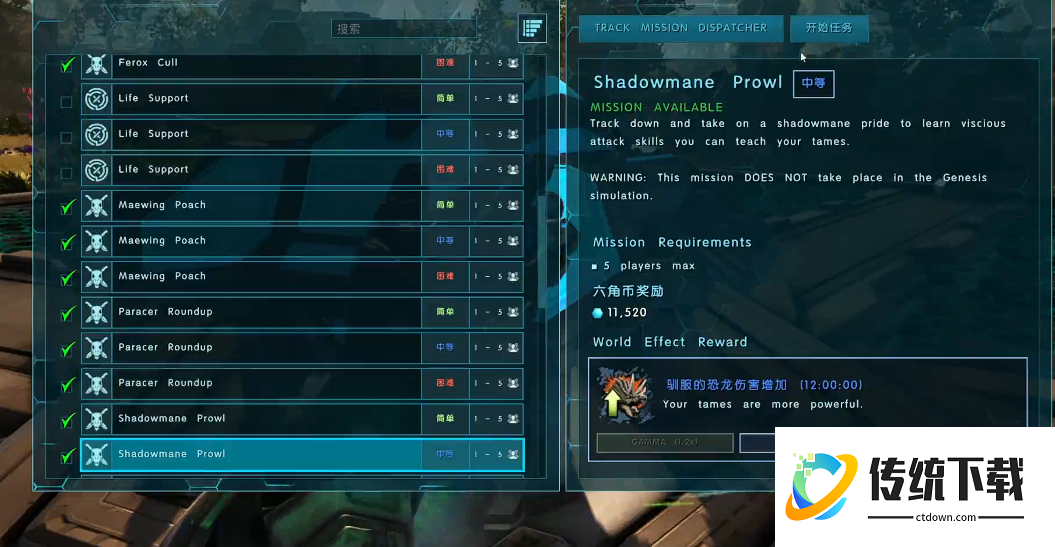Pick the hard (困难) Life Support mission
Screen dimensions: 1055x547
tap(250, 170)
